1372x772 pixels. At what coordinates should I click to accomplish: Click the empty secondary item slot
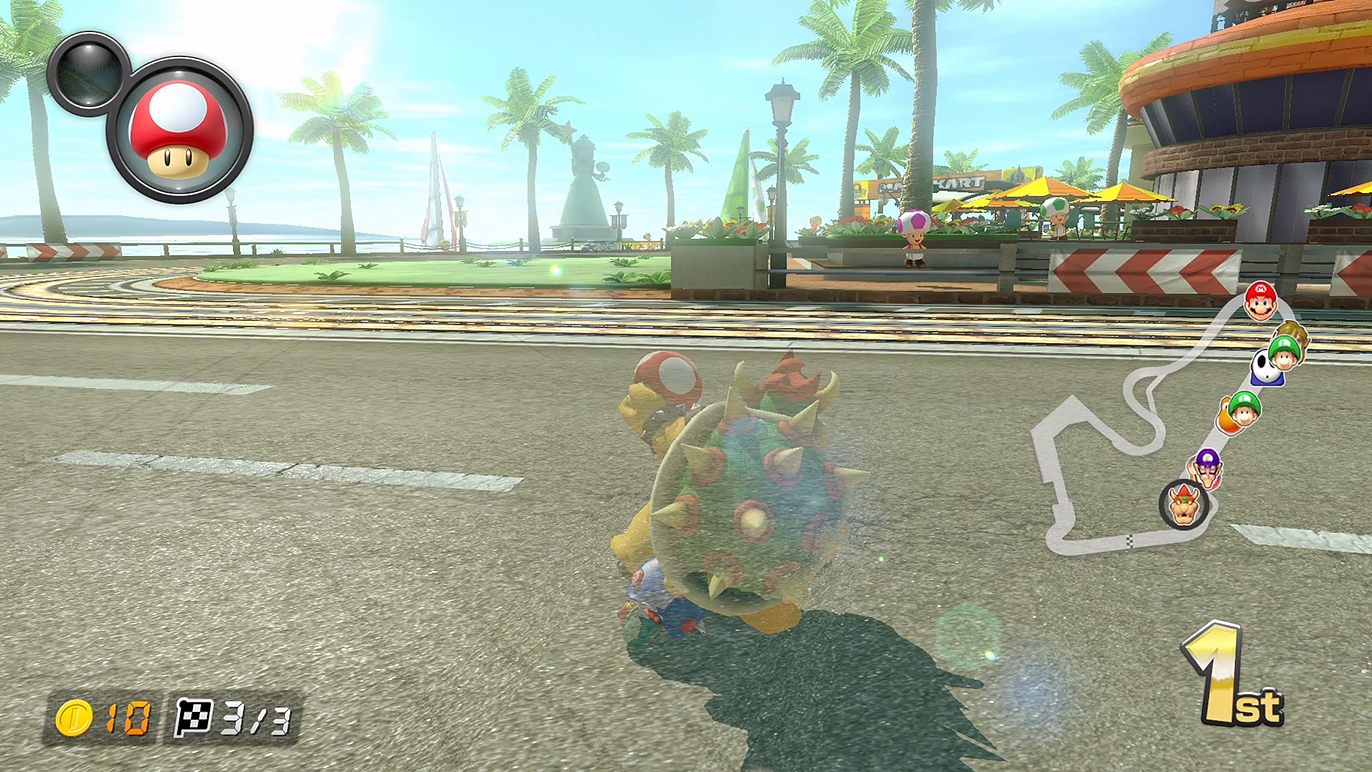click(89, 72)
